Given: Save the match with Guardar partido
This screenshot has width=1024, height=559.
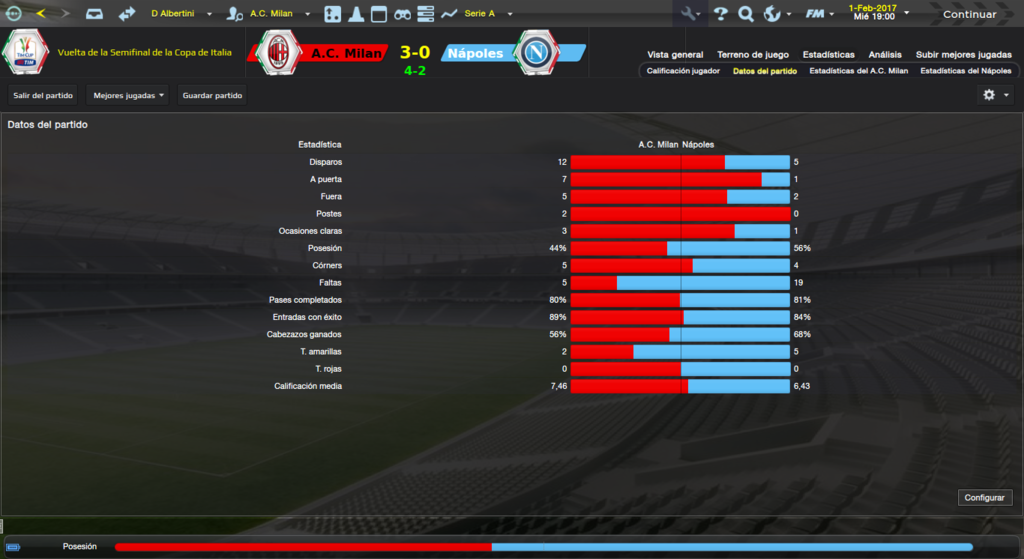Looking at the screenshot, I should pos(212,95).
